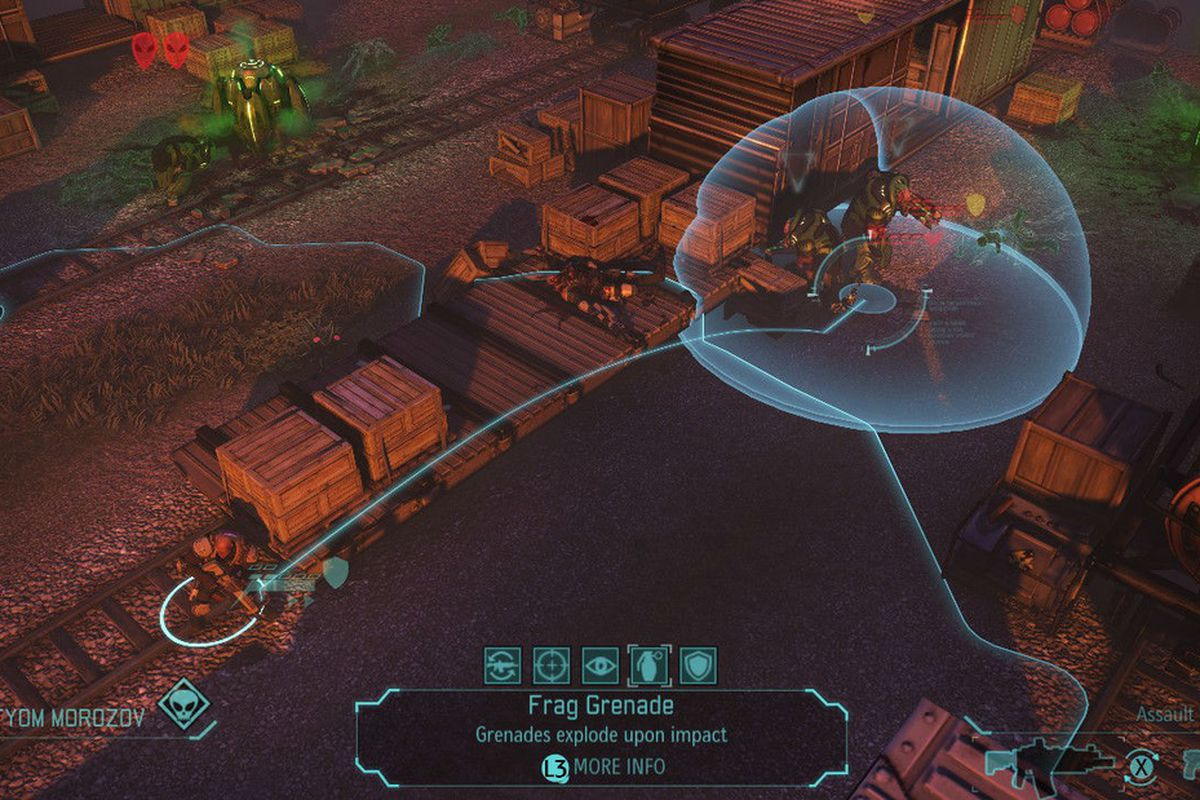This screenshot has height=800, width=1200.
Task: Use the Hunker Down shield ability
Action: pos(698,665)
